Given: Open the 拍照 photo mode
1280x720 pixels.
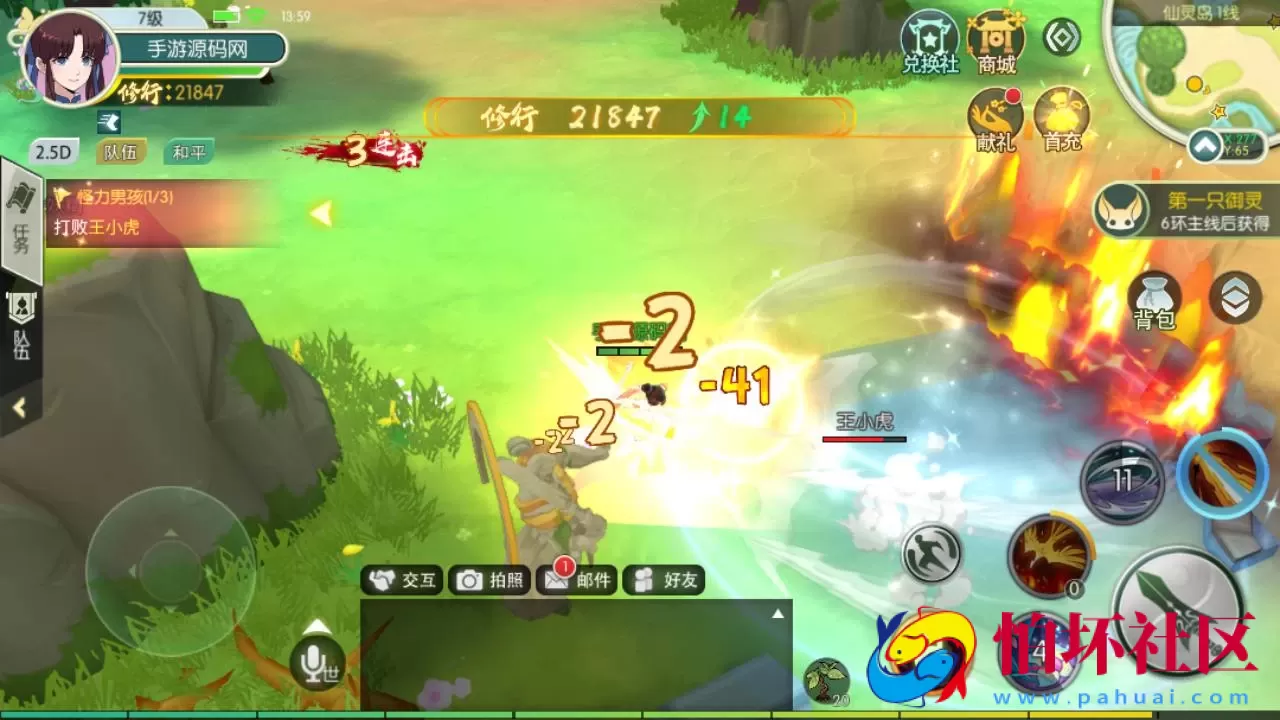Looking at the screenshot, I should click(490, 580).
